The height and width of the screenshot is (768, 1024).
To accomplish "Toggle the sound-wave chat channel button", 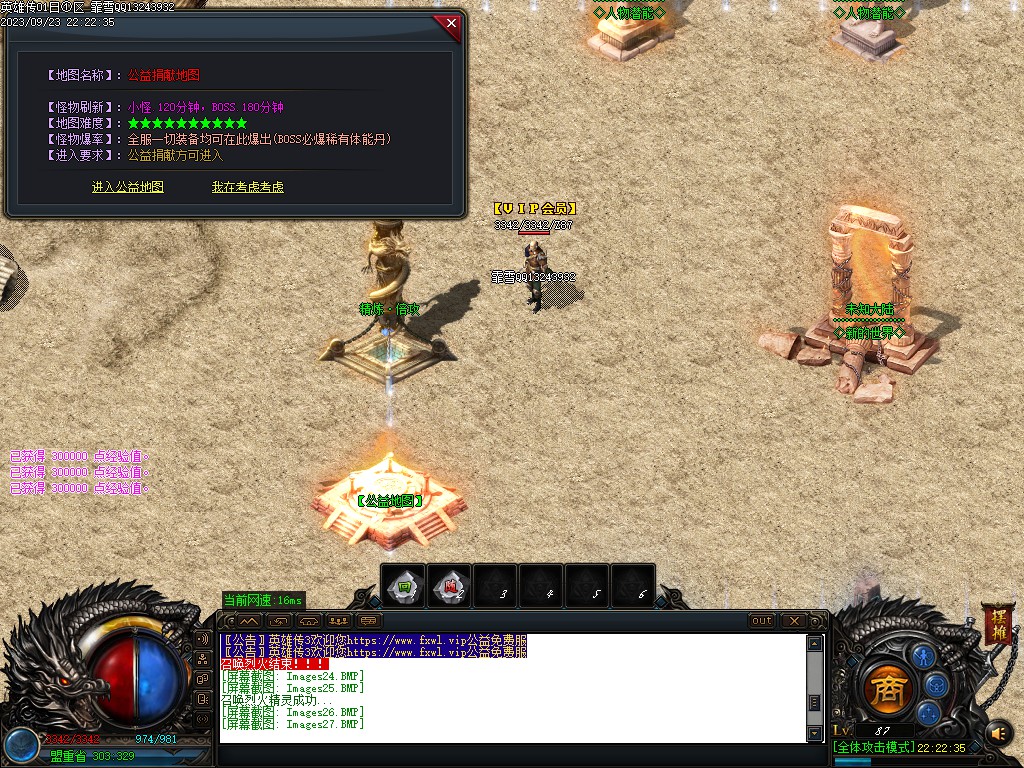I will (203, 638).
